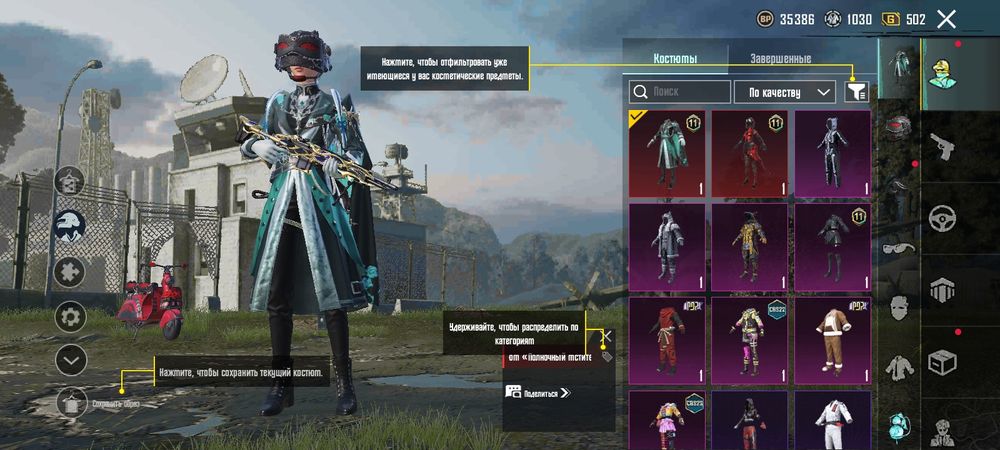
Task: Open the pistol weapon skins category
Action: 940,149
